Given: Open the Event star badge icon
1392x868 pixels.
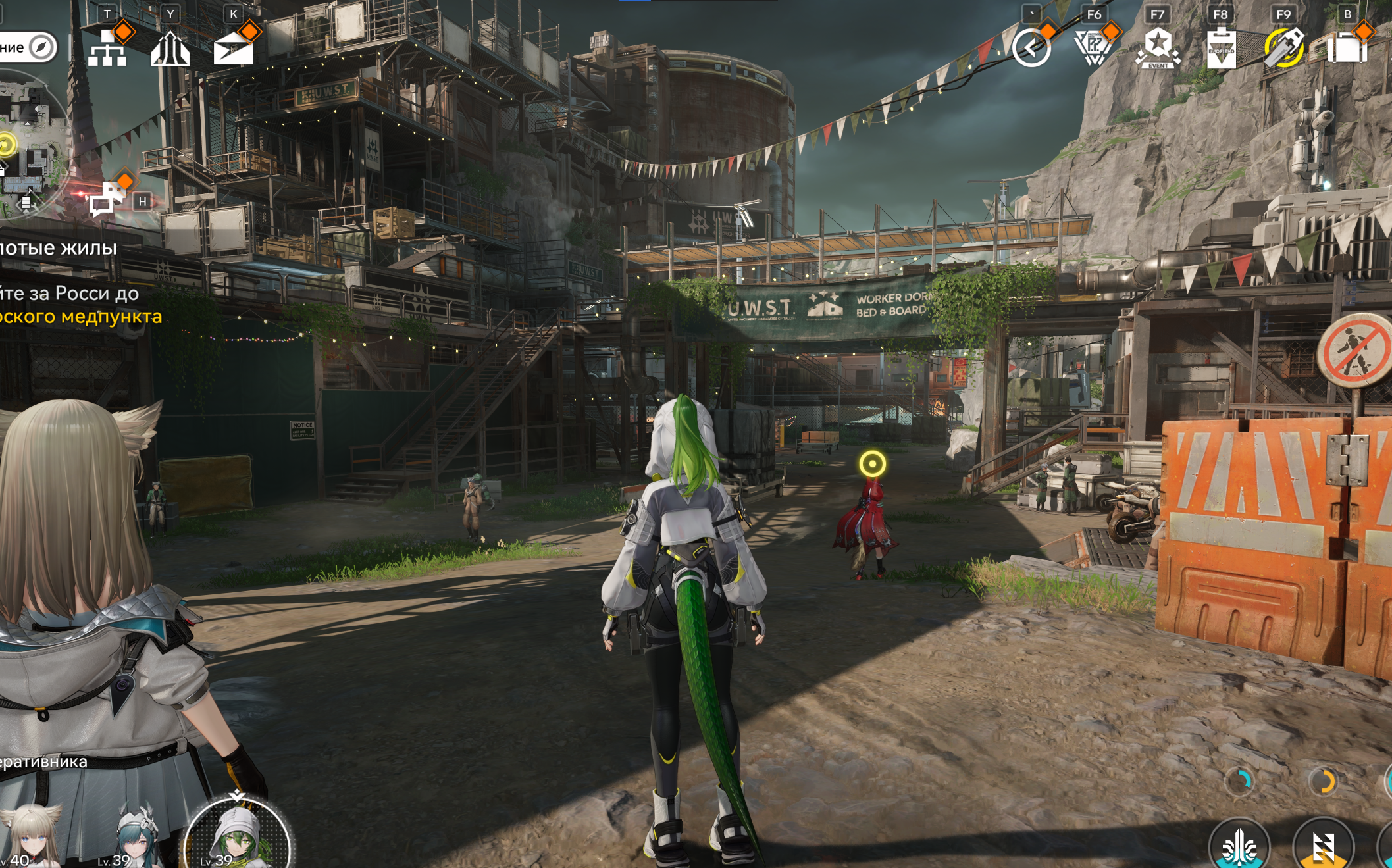Looking at the screenshot, I should [x=1157, y=48].
